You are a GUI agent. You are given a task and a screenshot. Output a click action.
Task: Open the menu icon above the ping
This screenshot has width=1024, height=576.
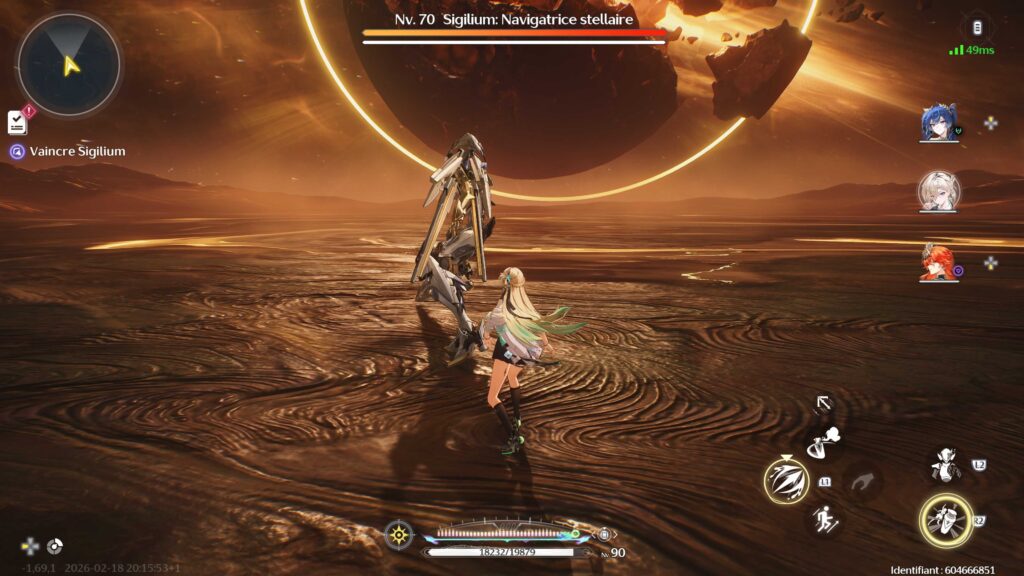click(977, 27)
